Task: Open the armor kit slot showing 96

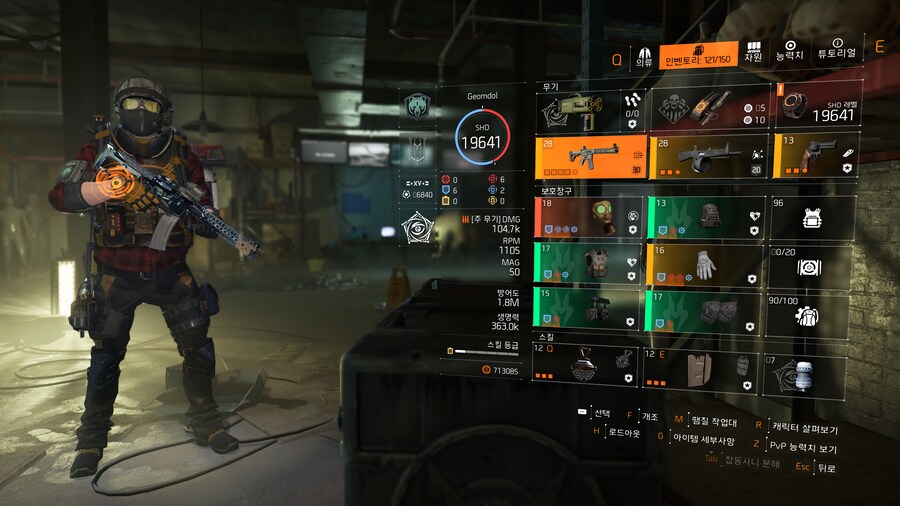Action: tap(812, 216)
